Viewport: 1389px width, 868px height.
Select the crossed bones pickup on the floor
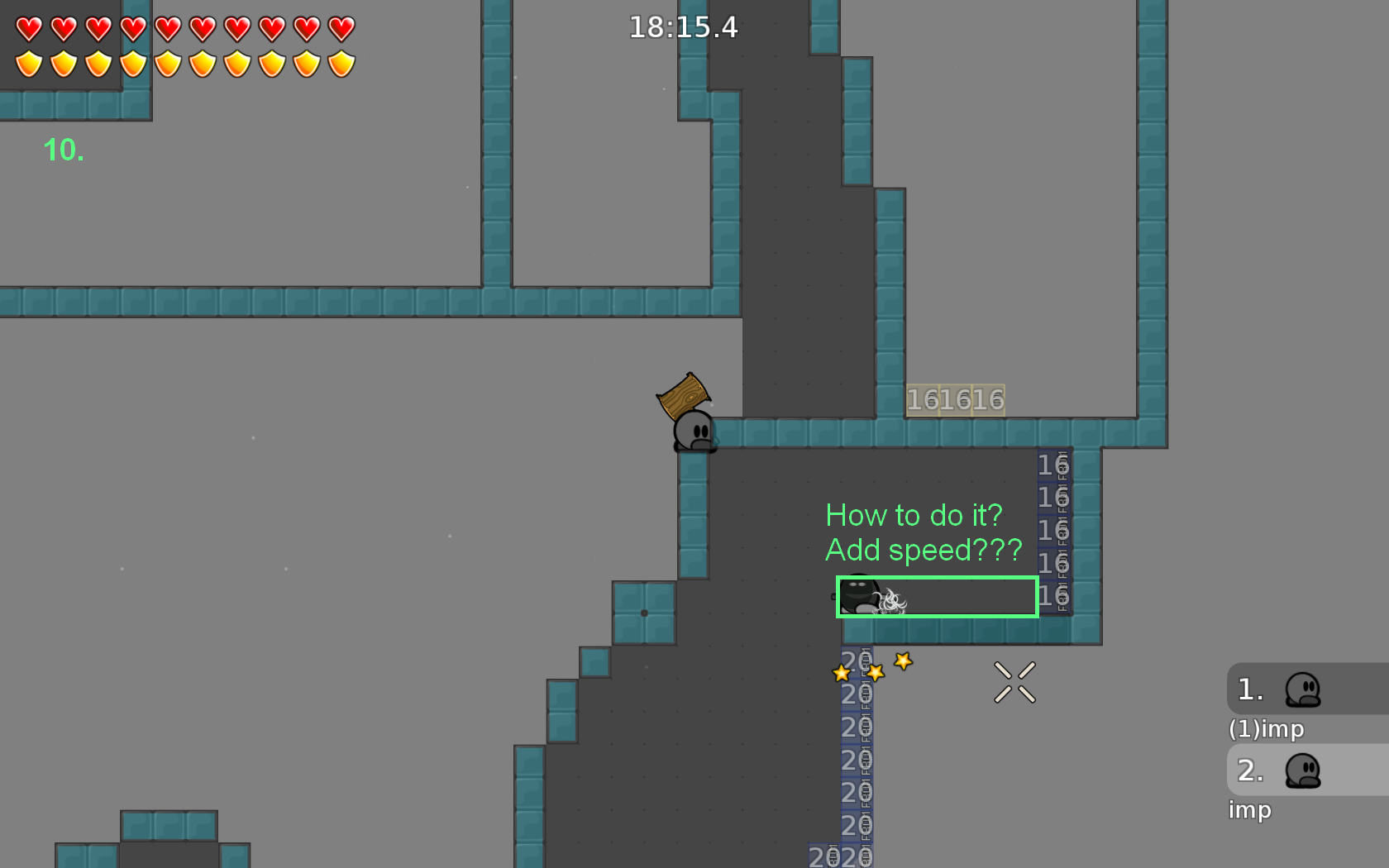point(1015,680)
